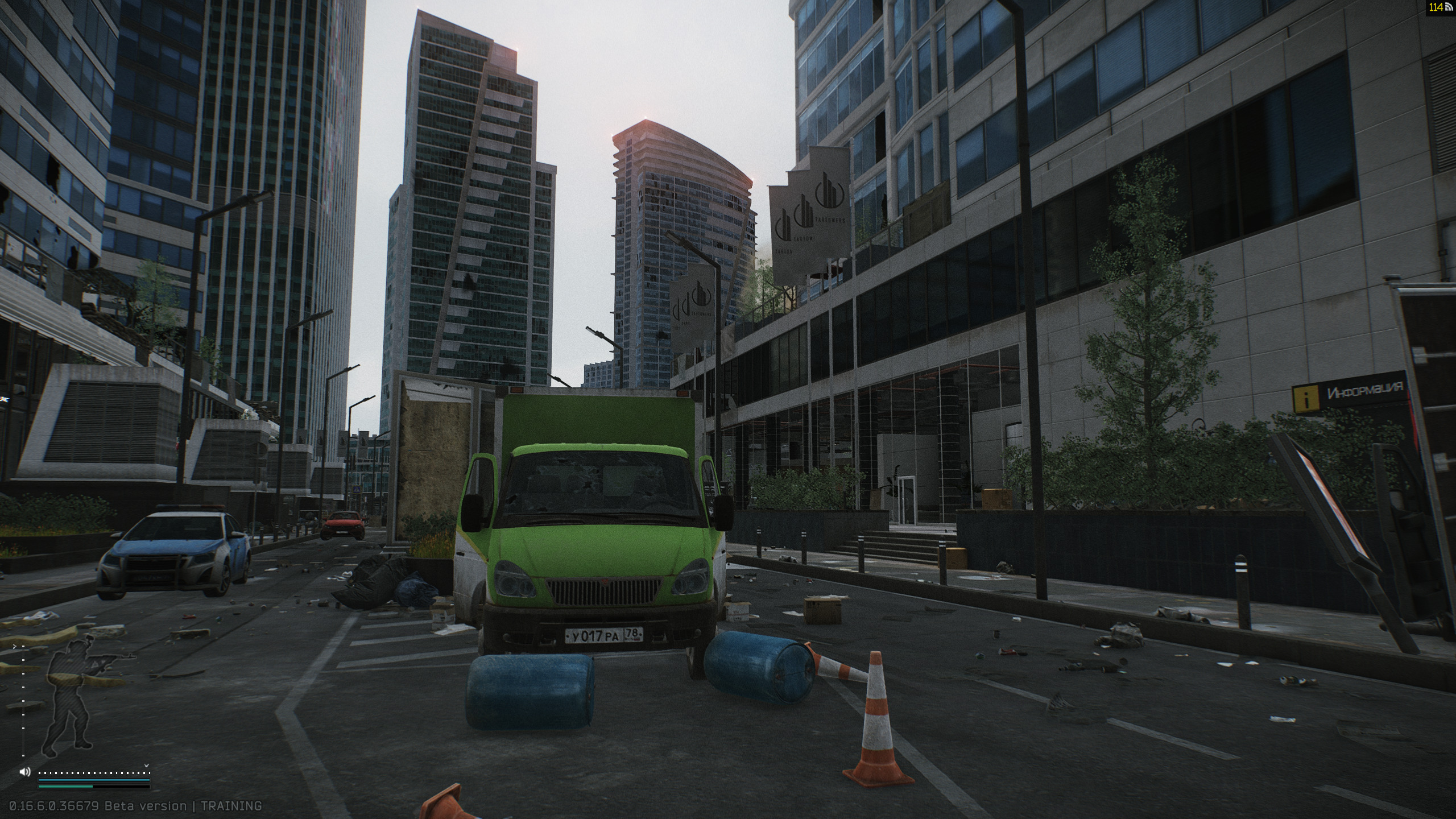1456x819 pixels.
Task: Click the speaker noise level icon
Action: point(24,772)
